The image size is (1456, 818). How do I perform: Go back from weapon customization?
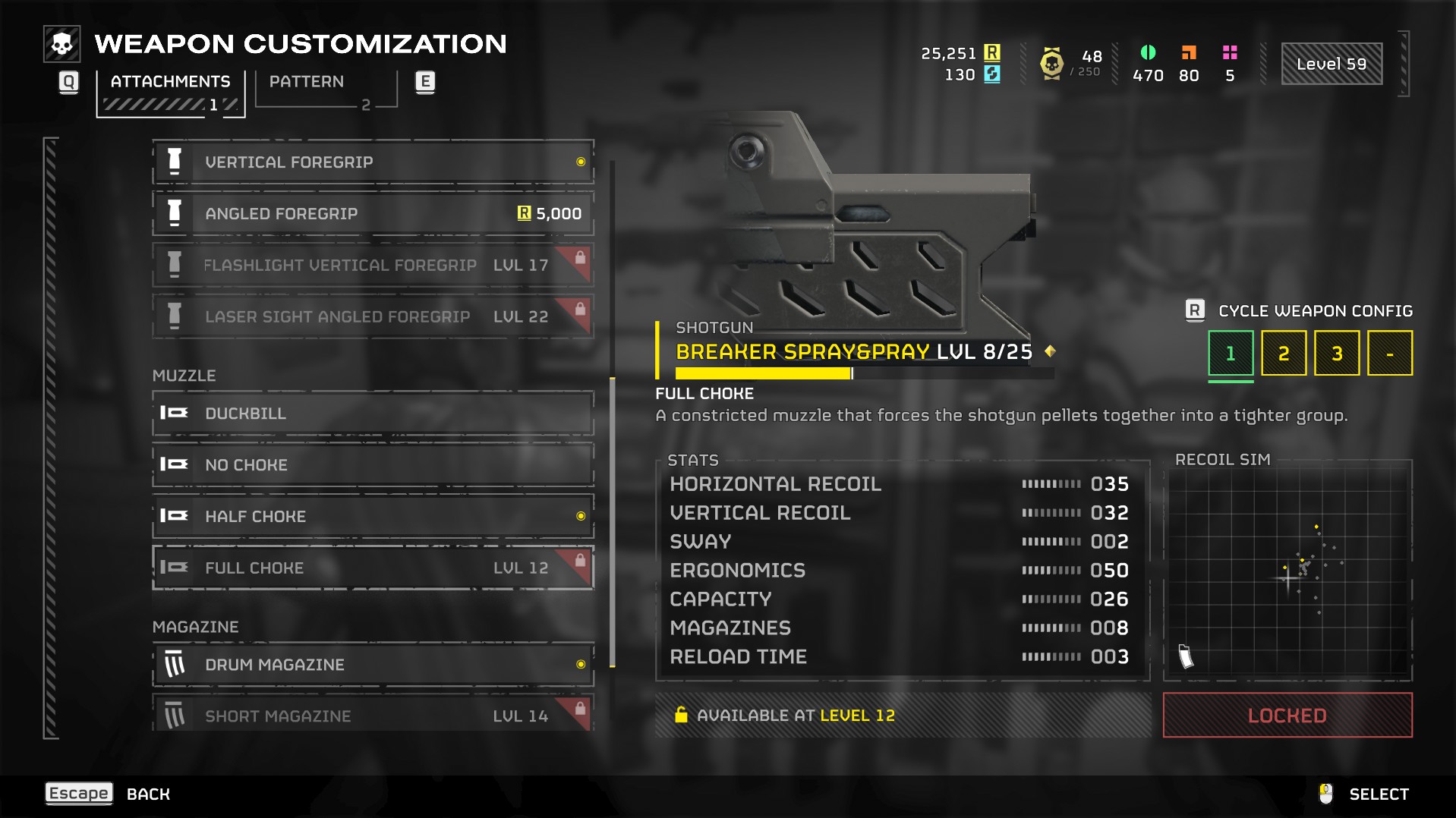[x=79, y=794]
